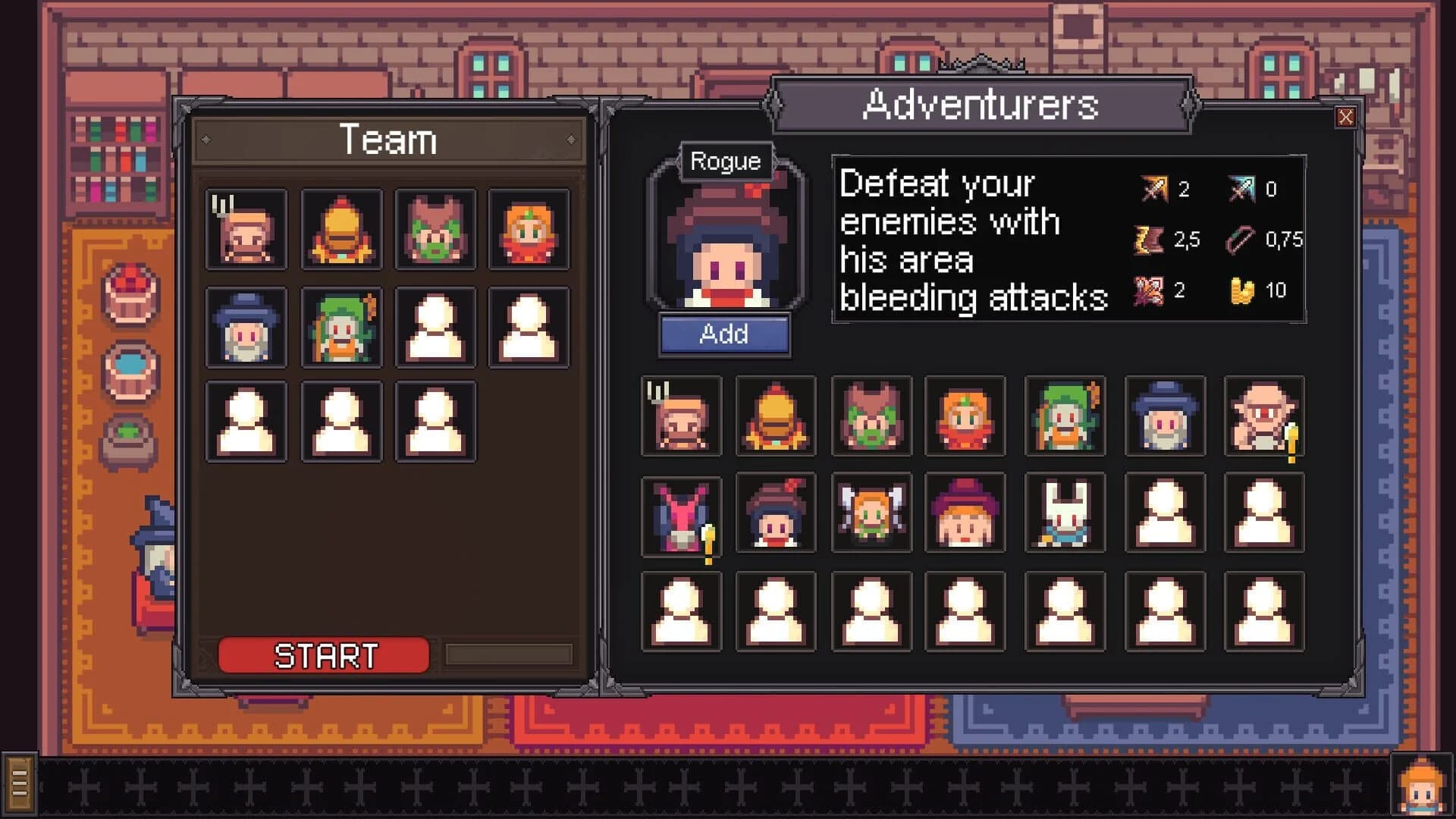Click the progress bar next to START
This screenshot has height=819, width=1456.
(510, 654)
